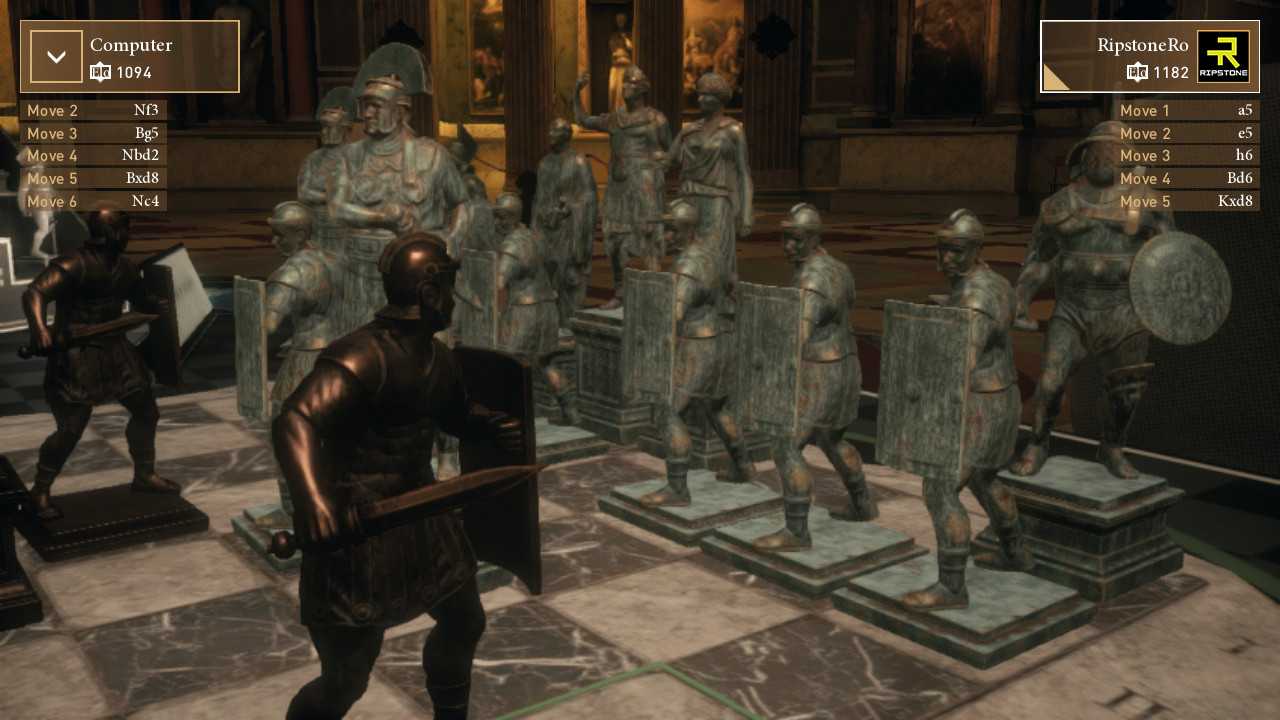Screen dimensions: 1280x720
Task: Select Move 3 h6 in RipstoneRo's move list
Action: pyautogui.click(x=1188, y=155)
